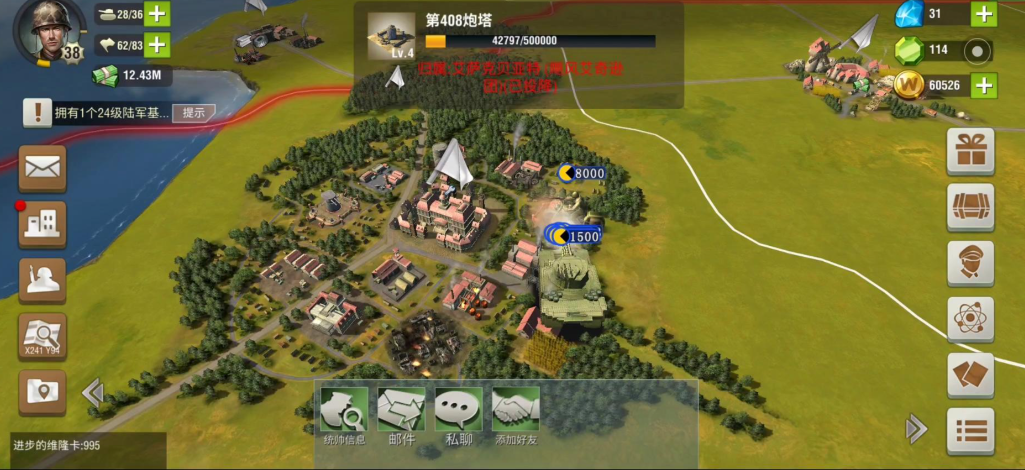Open the envelope mail icon on left
This screenshot has width=1025, height=470.
click(42, 168)
